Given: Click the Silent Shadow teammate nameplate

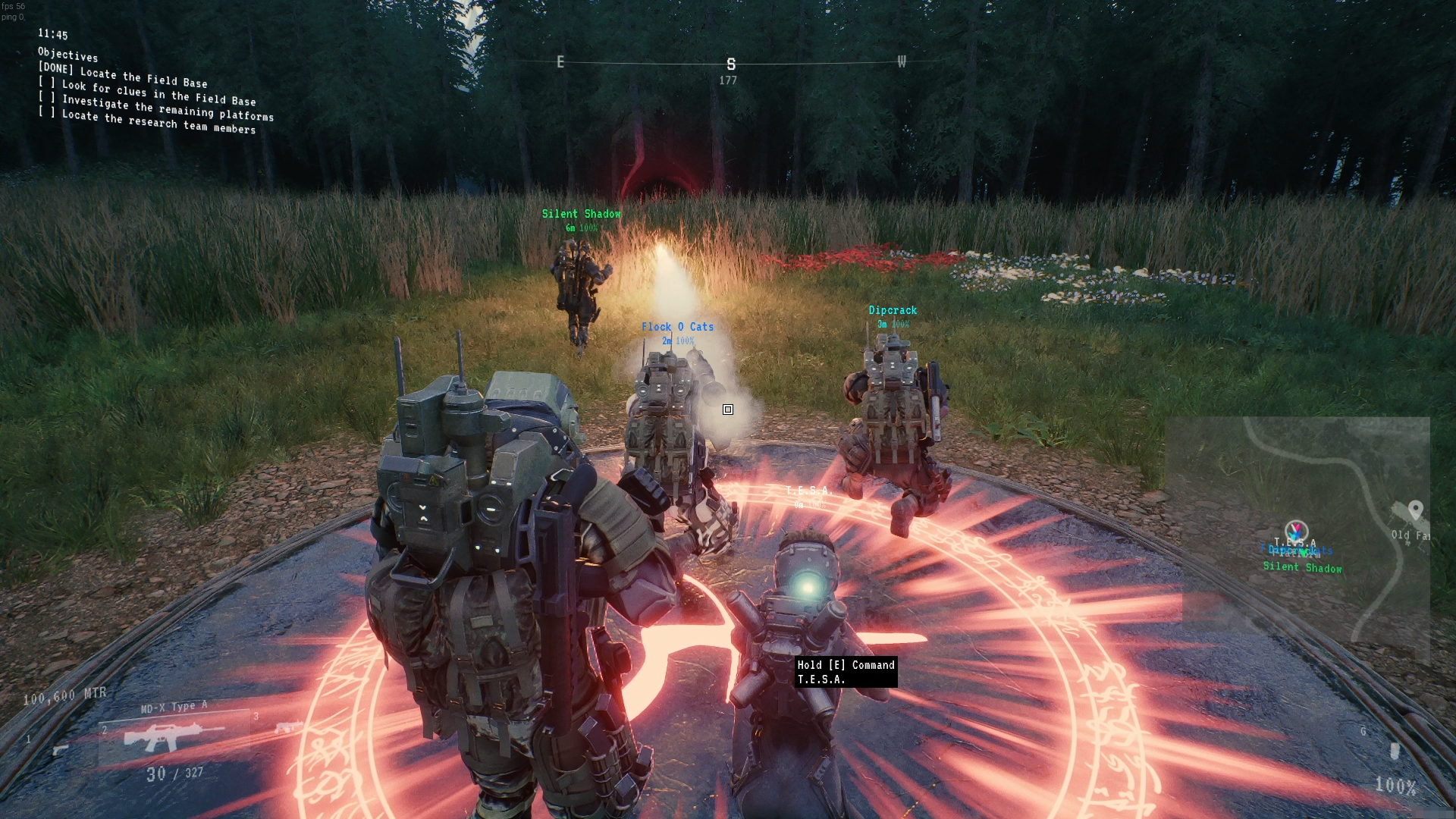Looking at the screenshot, I should (581, 215).
